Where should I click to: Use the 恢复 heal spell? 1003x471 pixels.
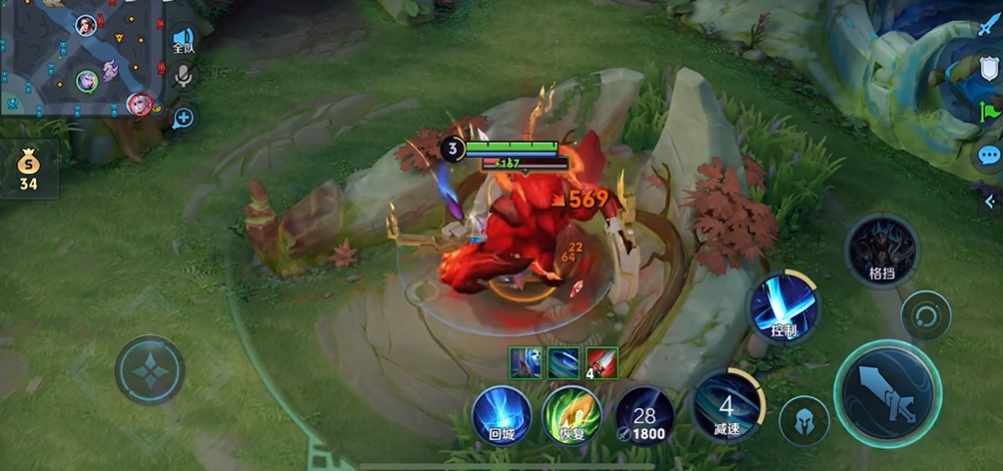click(x=571, y=415)
